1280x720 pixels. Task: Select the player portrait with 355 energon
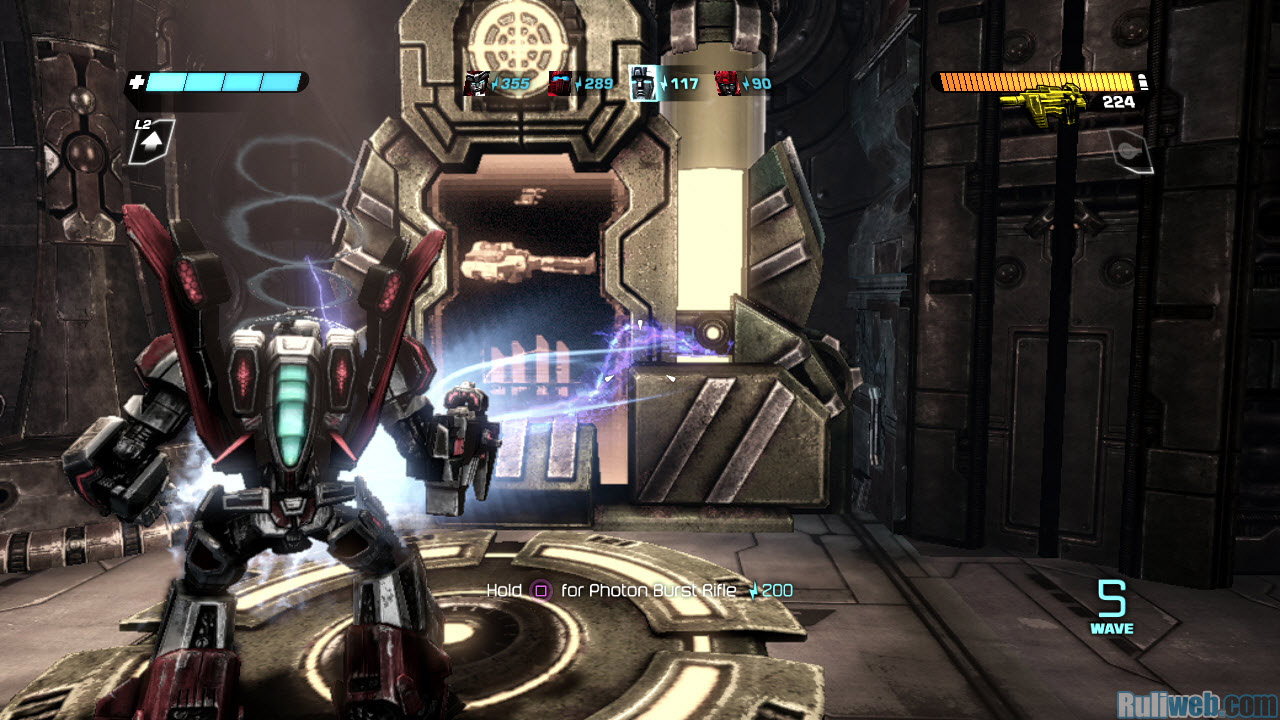(476, 84)
